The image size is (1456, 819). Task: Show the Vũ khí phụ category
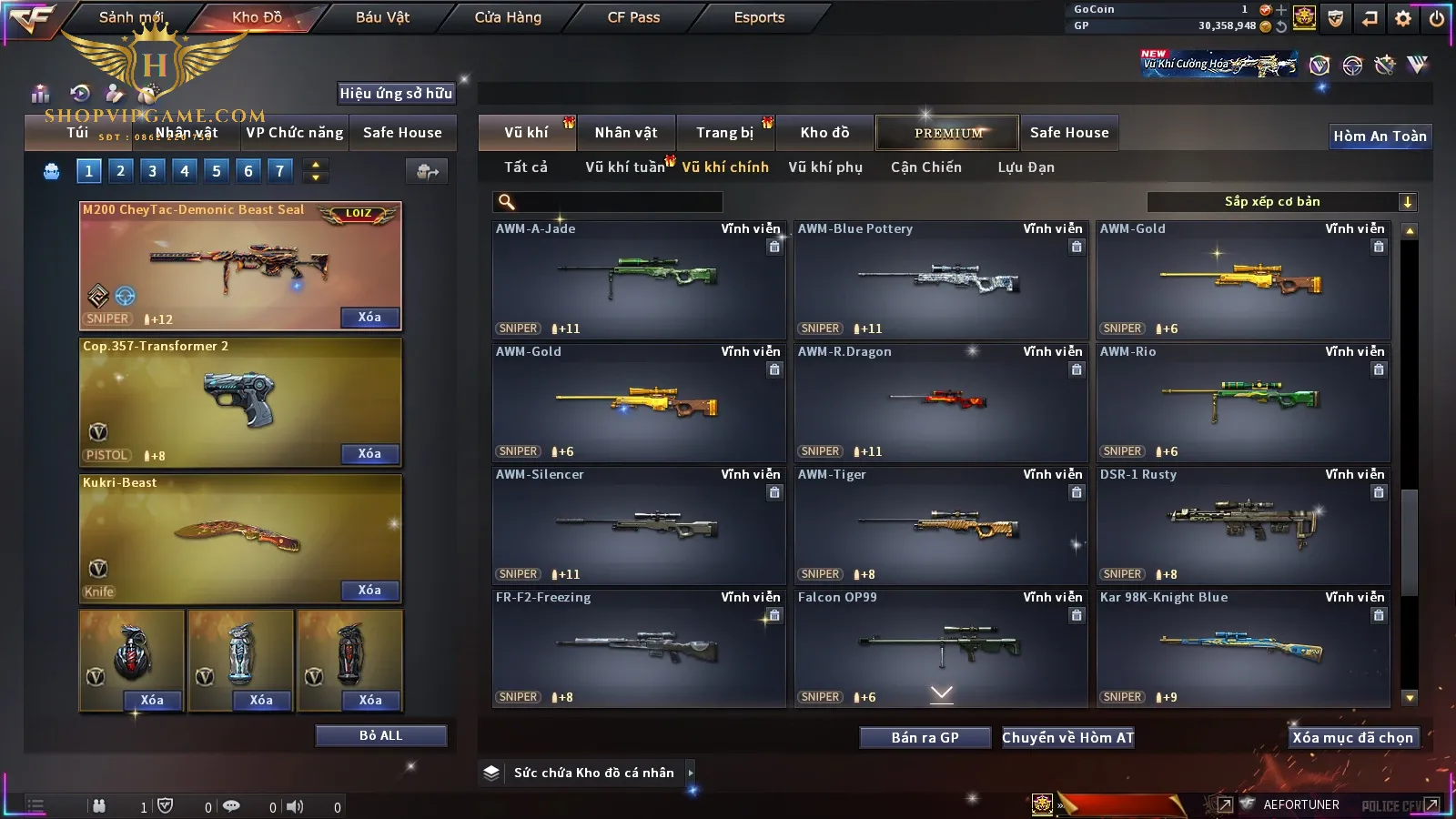pyautogui.click(x=825, y=167)
